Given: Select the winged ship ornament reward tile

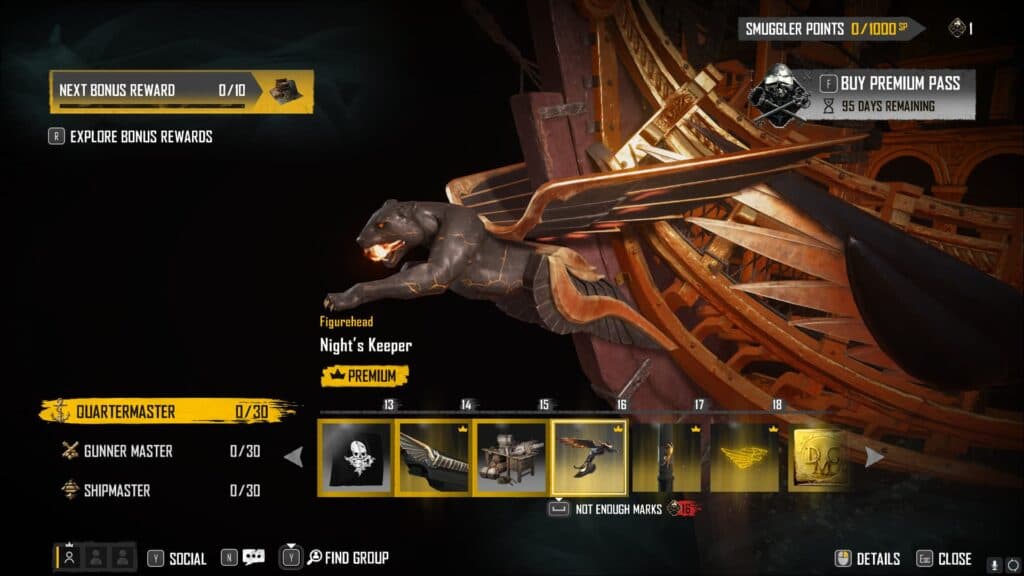Looking at the screenshot, I should coord(433,456).
